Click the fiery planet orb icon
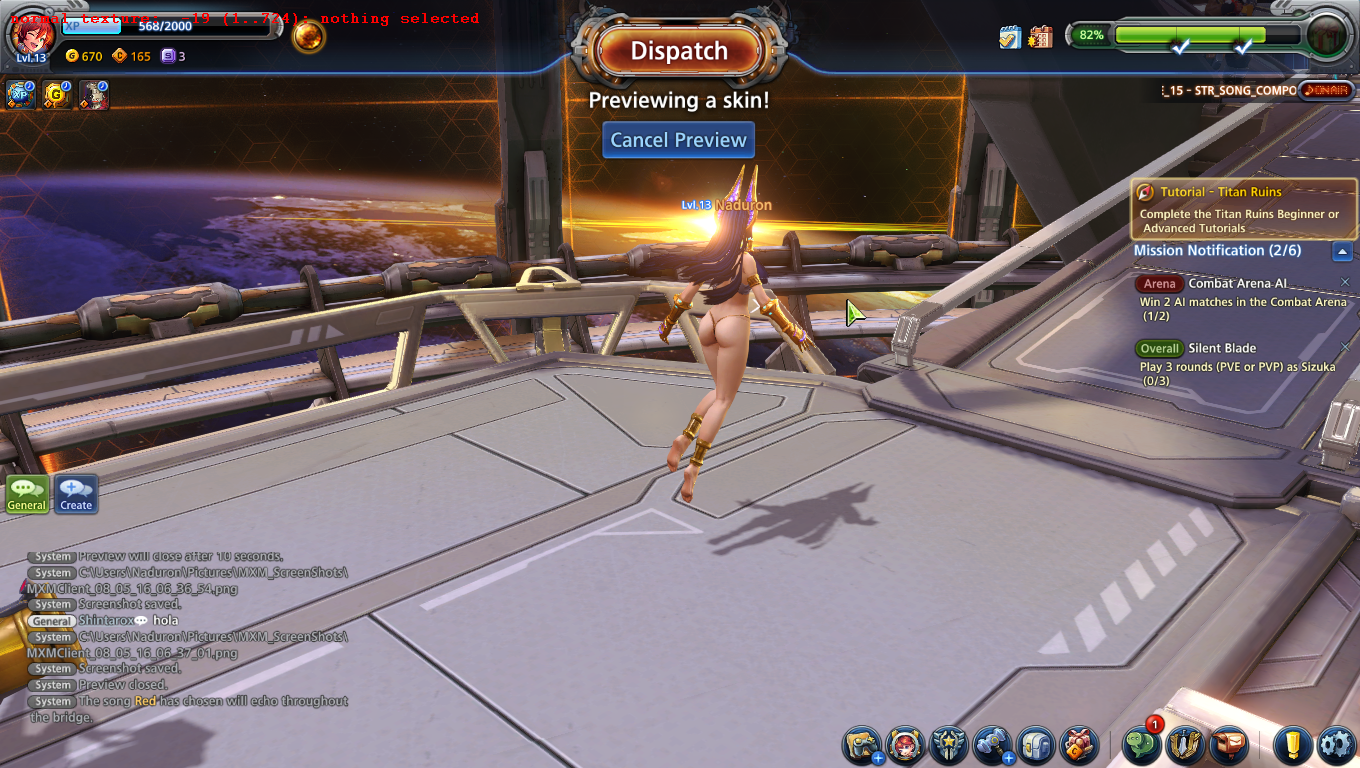This screenshot has width=1360, height=768. tap(308, 37)
